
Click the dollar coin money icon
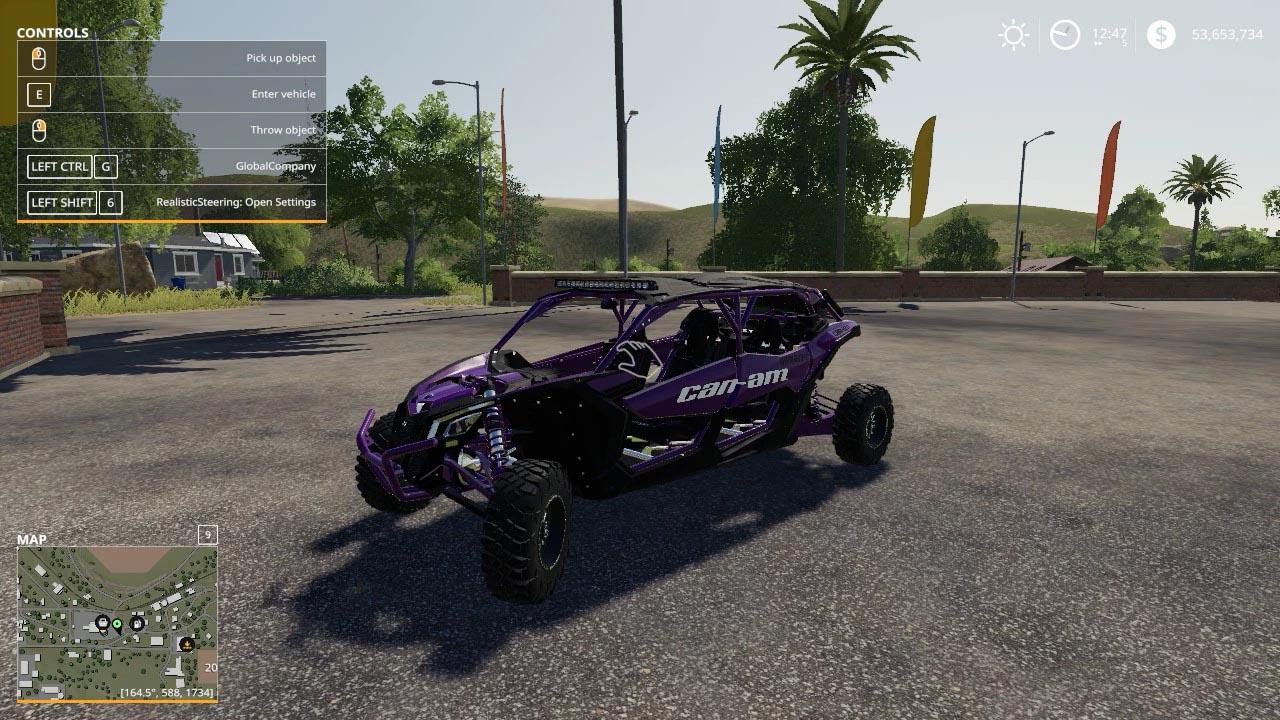coord(1160,34)
